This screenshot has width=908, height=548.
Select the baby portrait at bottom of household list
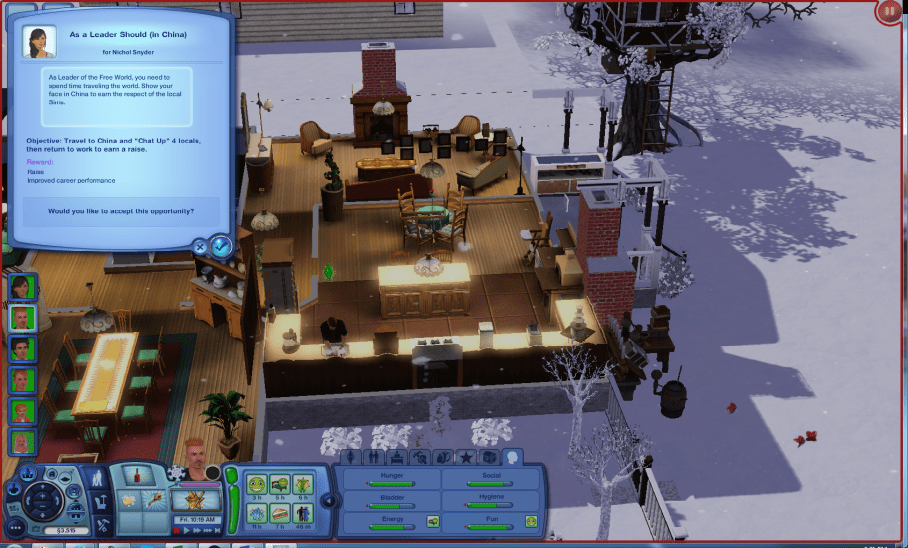[22, 442]
